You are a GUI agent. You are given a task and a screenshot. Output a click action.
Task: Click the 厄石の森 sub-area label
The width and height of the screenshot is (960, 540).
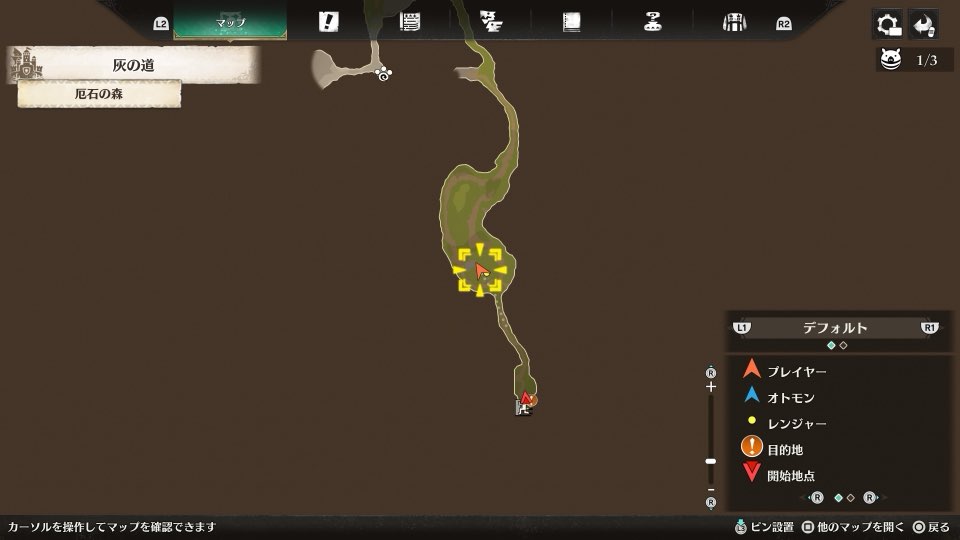(99, 94)
